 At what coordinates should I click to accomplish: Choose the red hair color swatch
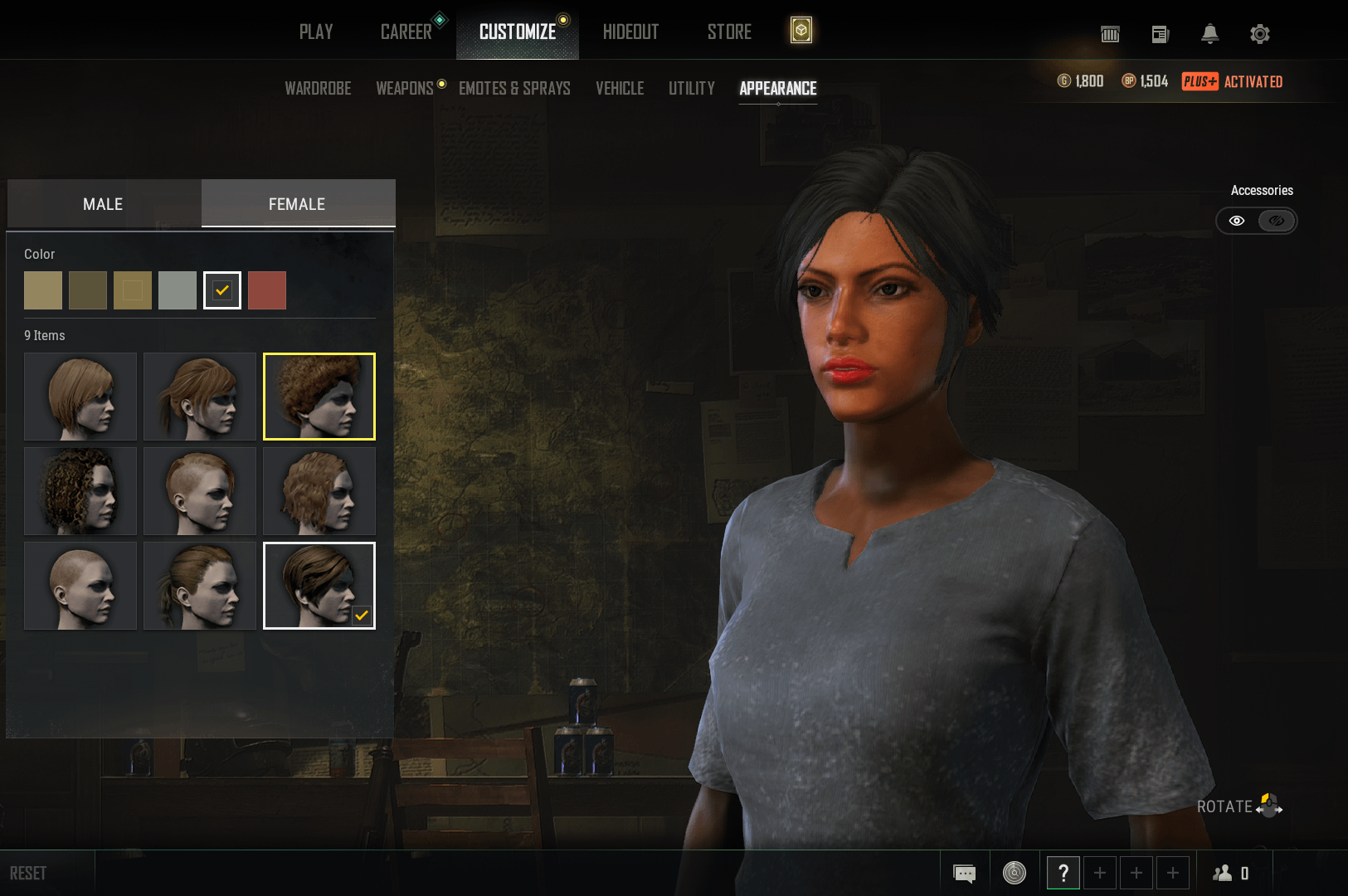click(267, 290)
